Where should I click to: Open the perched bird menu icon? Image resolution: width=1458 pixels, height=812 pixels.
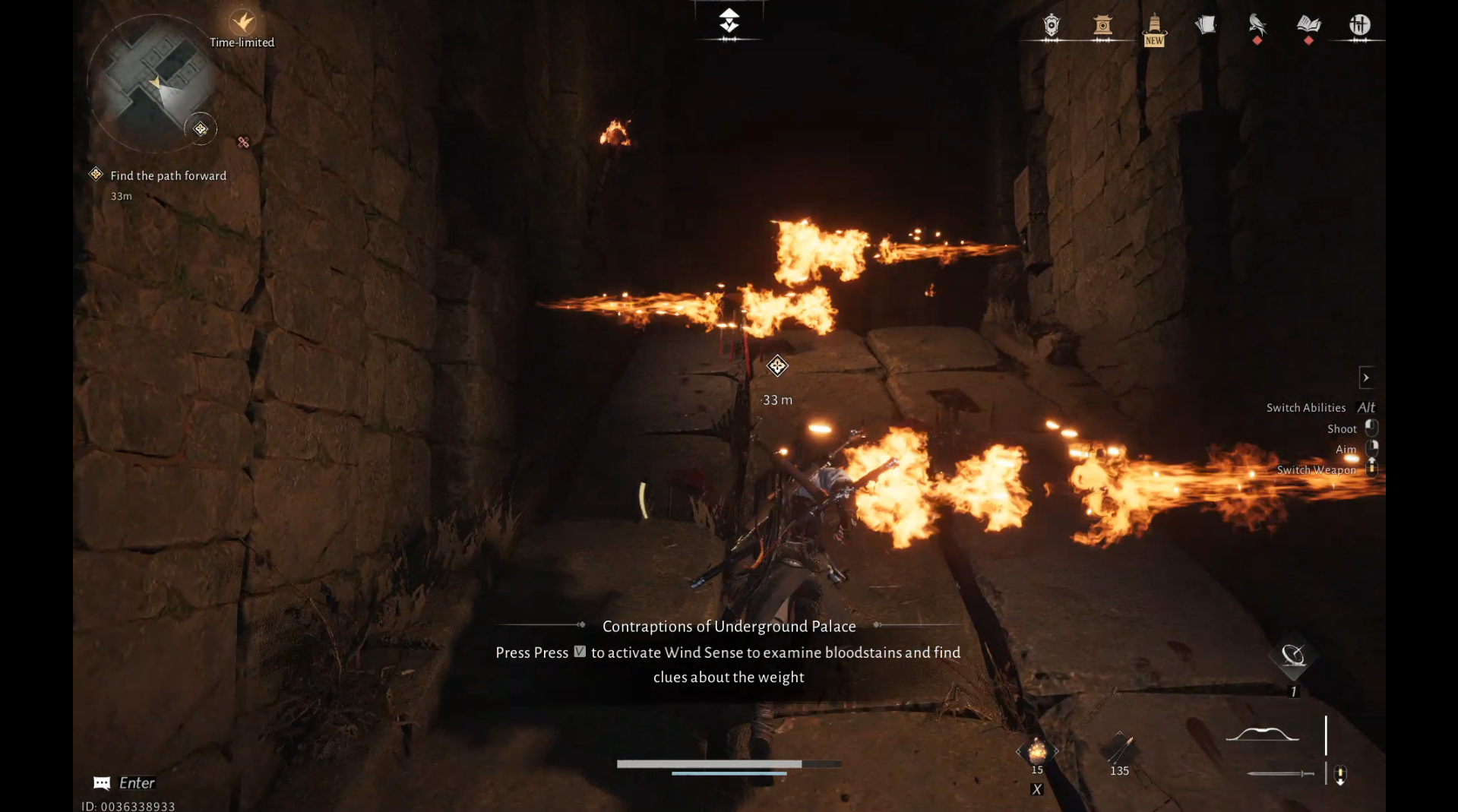point(1257,26)
